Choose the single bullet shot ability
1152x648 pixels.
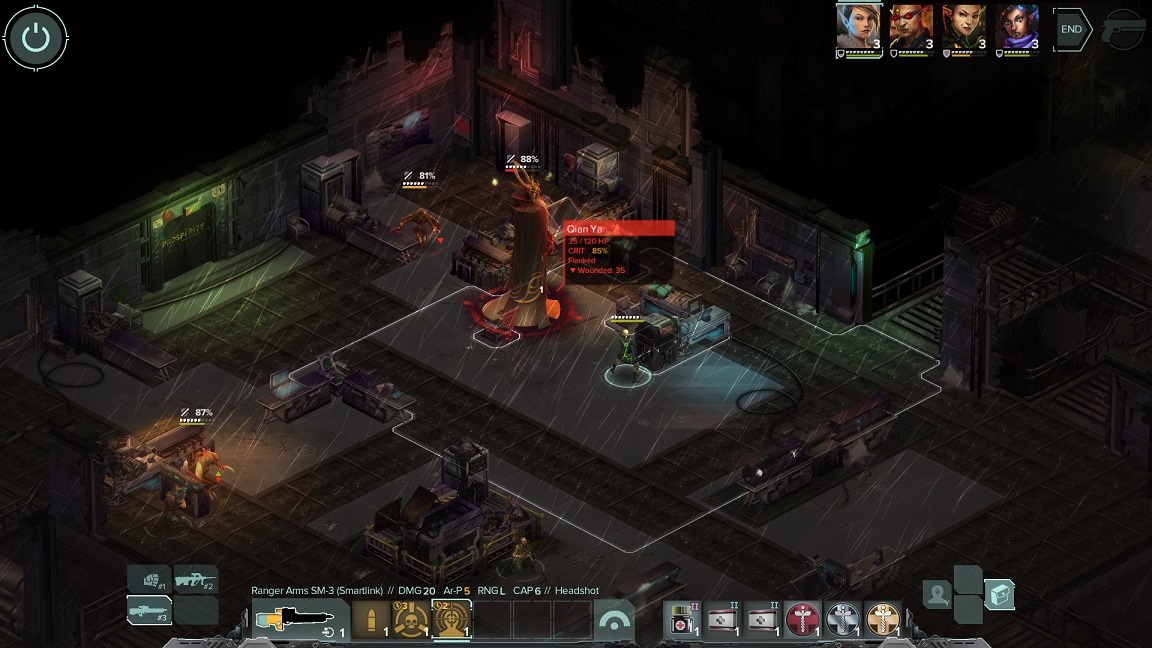coord(372,620)
